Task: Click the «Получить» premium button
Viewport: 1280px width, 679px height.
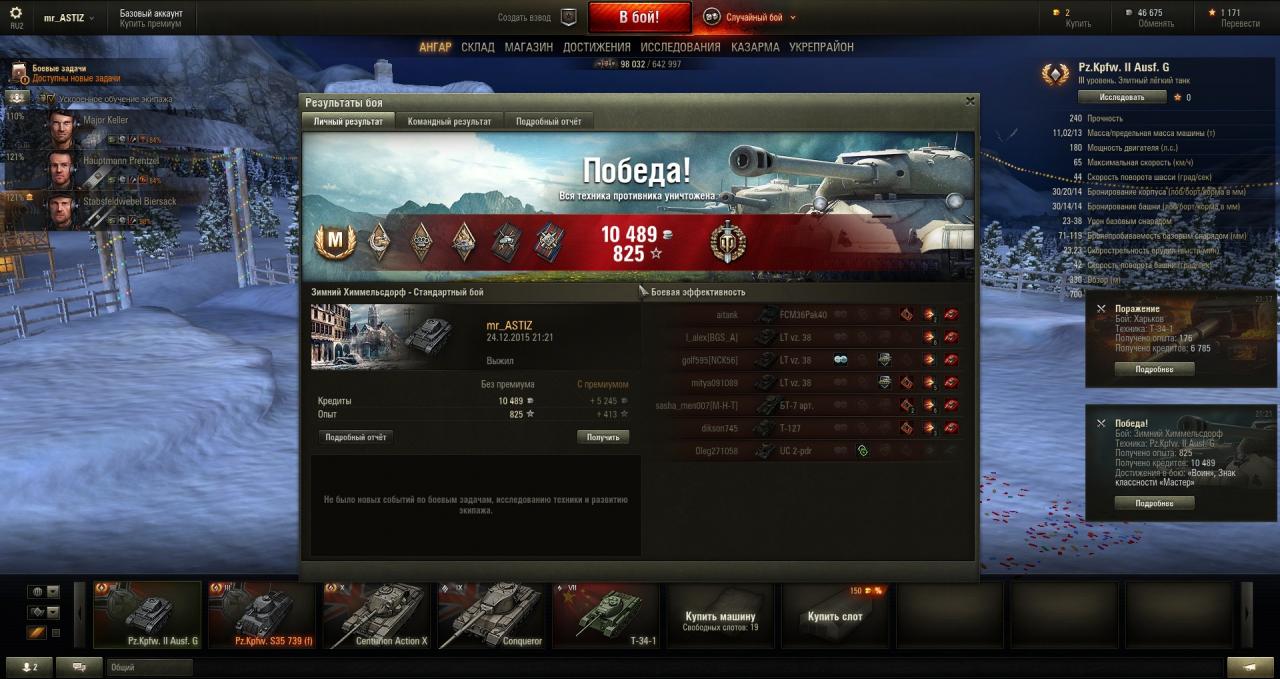Action: point(602,437)
